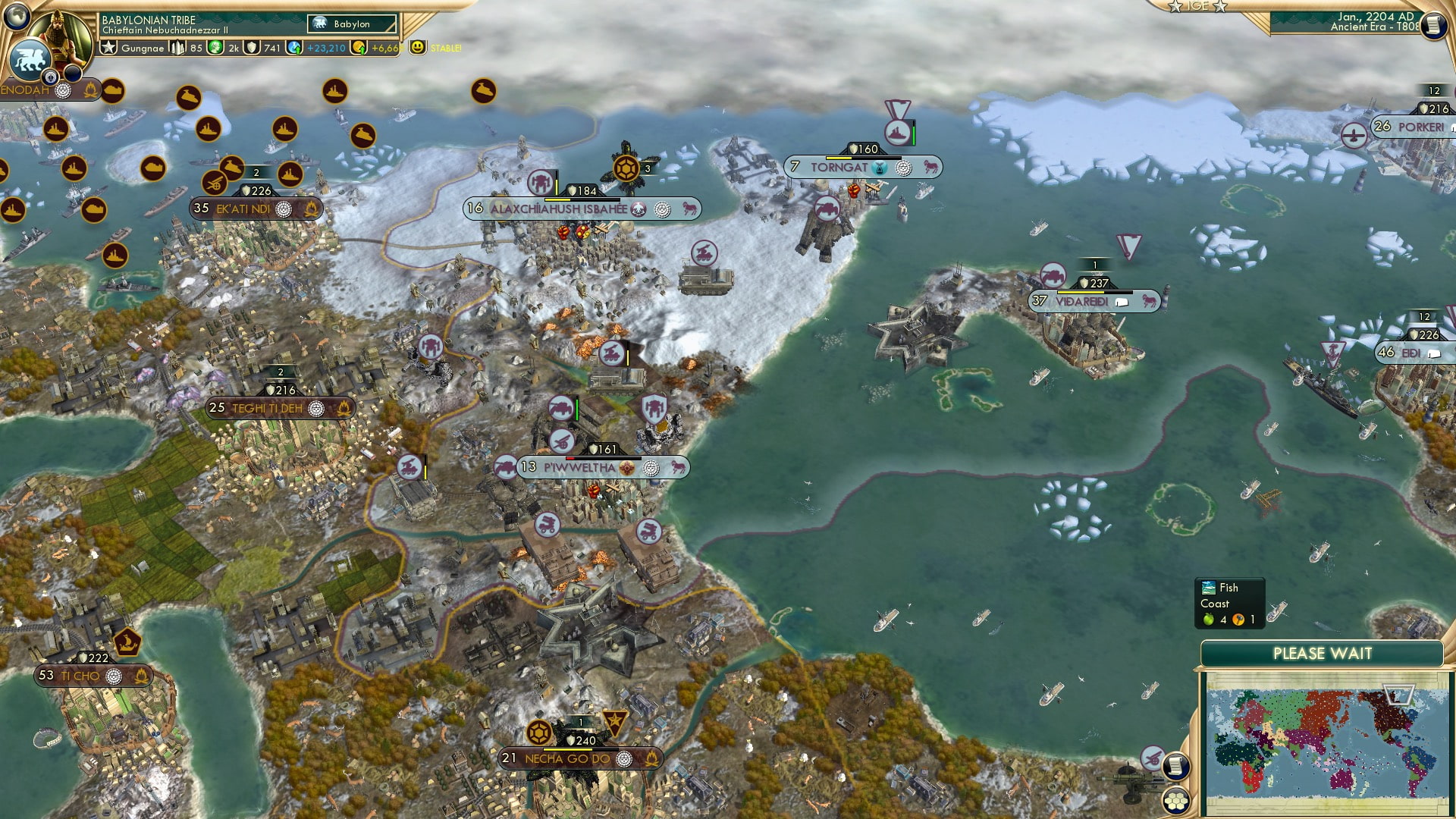
Task: Toggle the STABLE! happiness indicator
Action: pyautogui.click(x=417, y=47)
